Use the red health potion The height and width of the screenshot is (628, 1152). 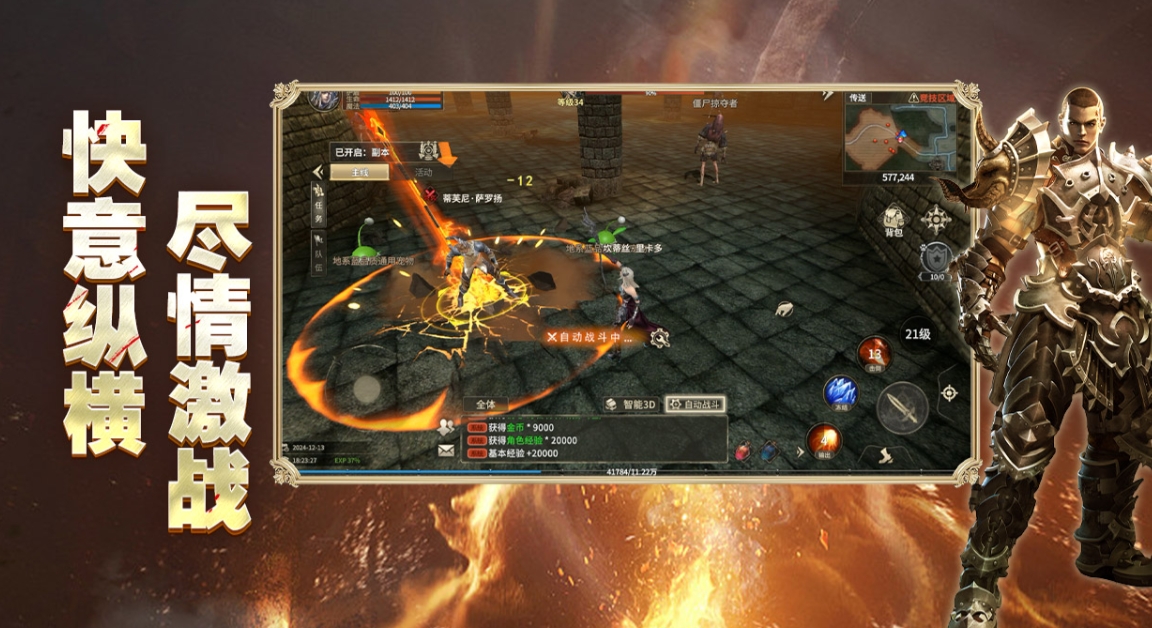click(743, 451)
